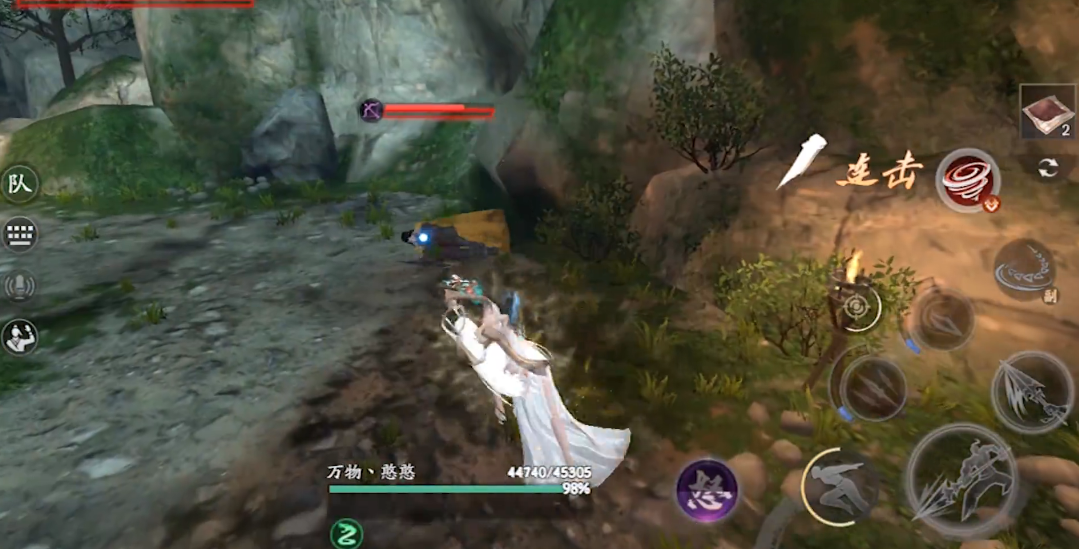Activate the purple 慈 skill orb
The height and width of the screenshot is (549, 1079).
[707, 490]
